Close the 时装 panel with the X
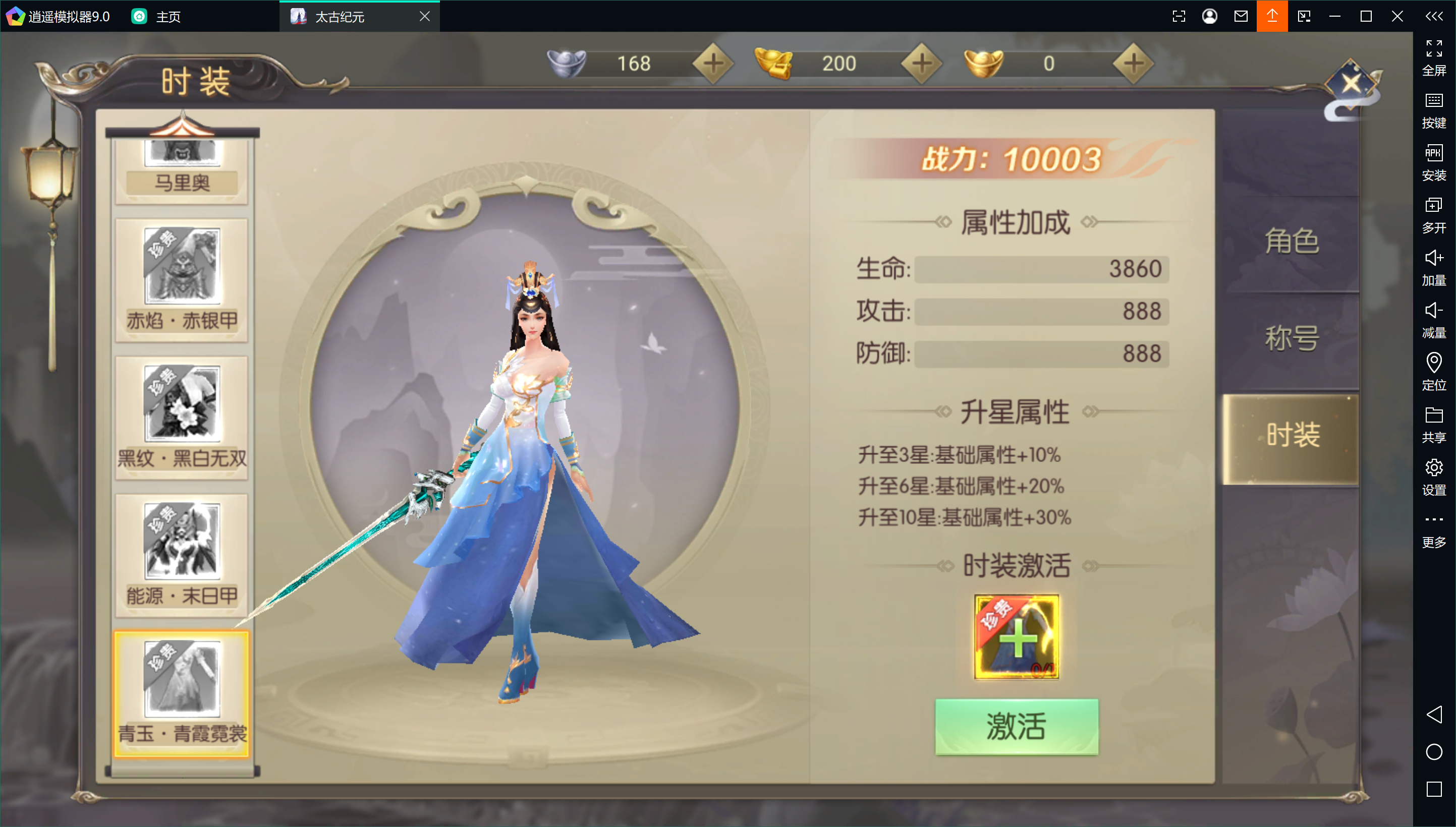This screenshot has width=1456, height=827. [1351, 84]
